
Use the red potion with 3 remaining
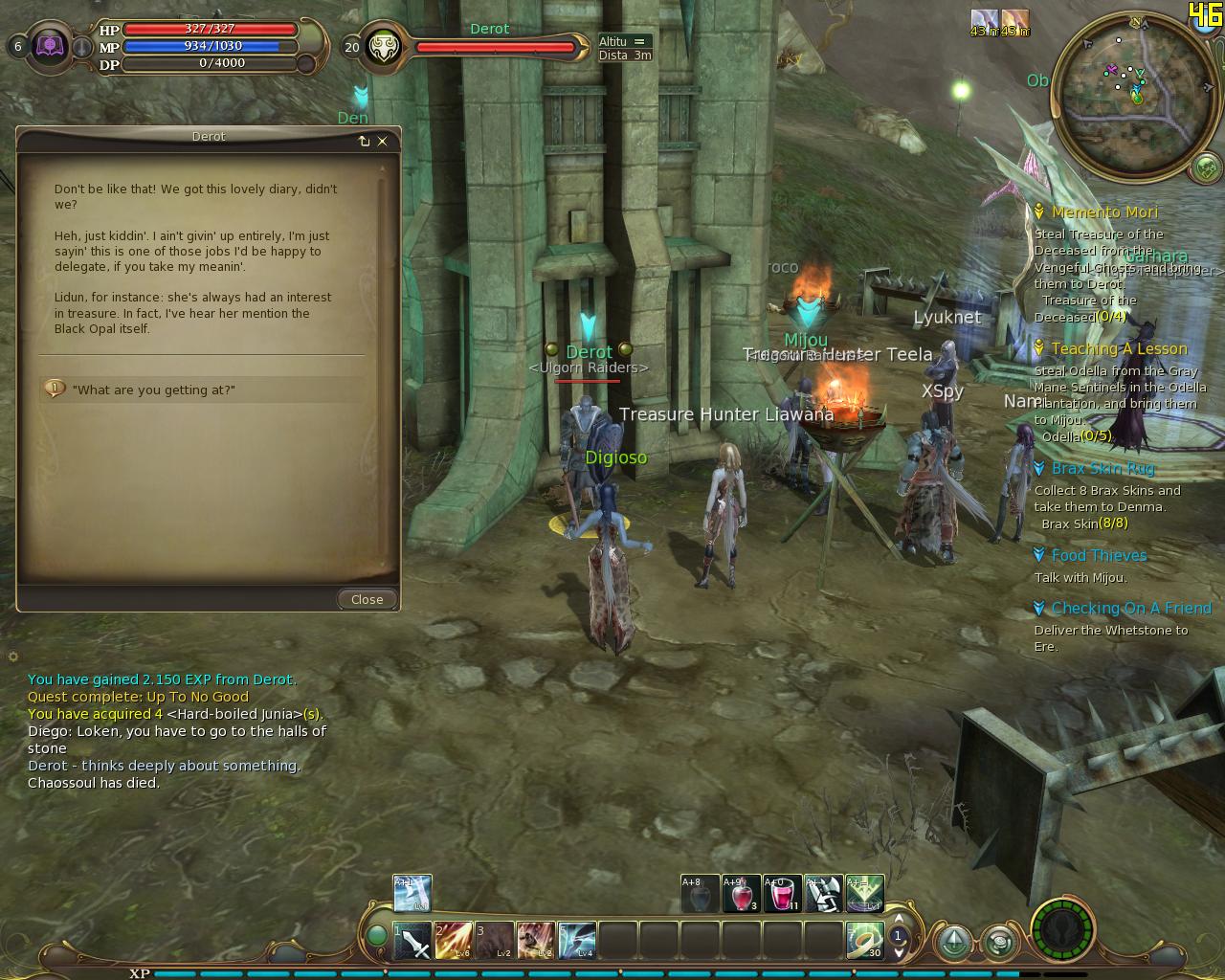(741, 894)
